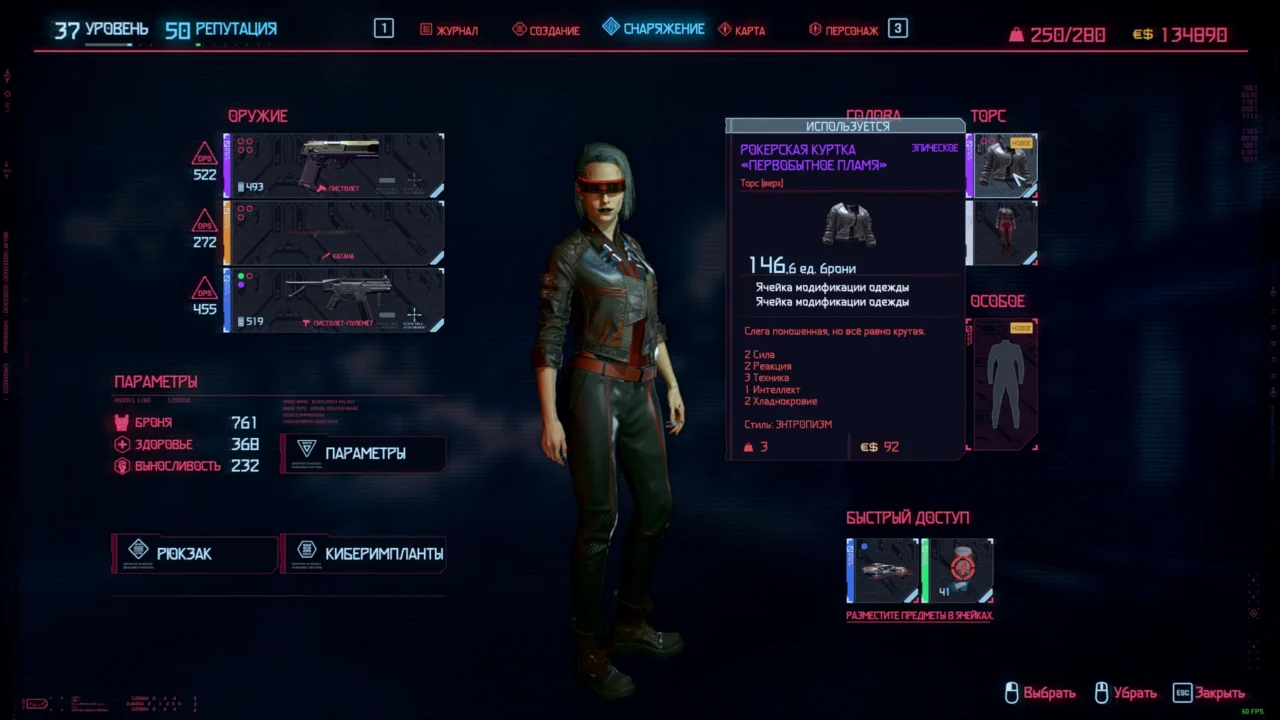Switch to the Создание tab
This screenshot has width=1280, height=720.
(546, 30)
